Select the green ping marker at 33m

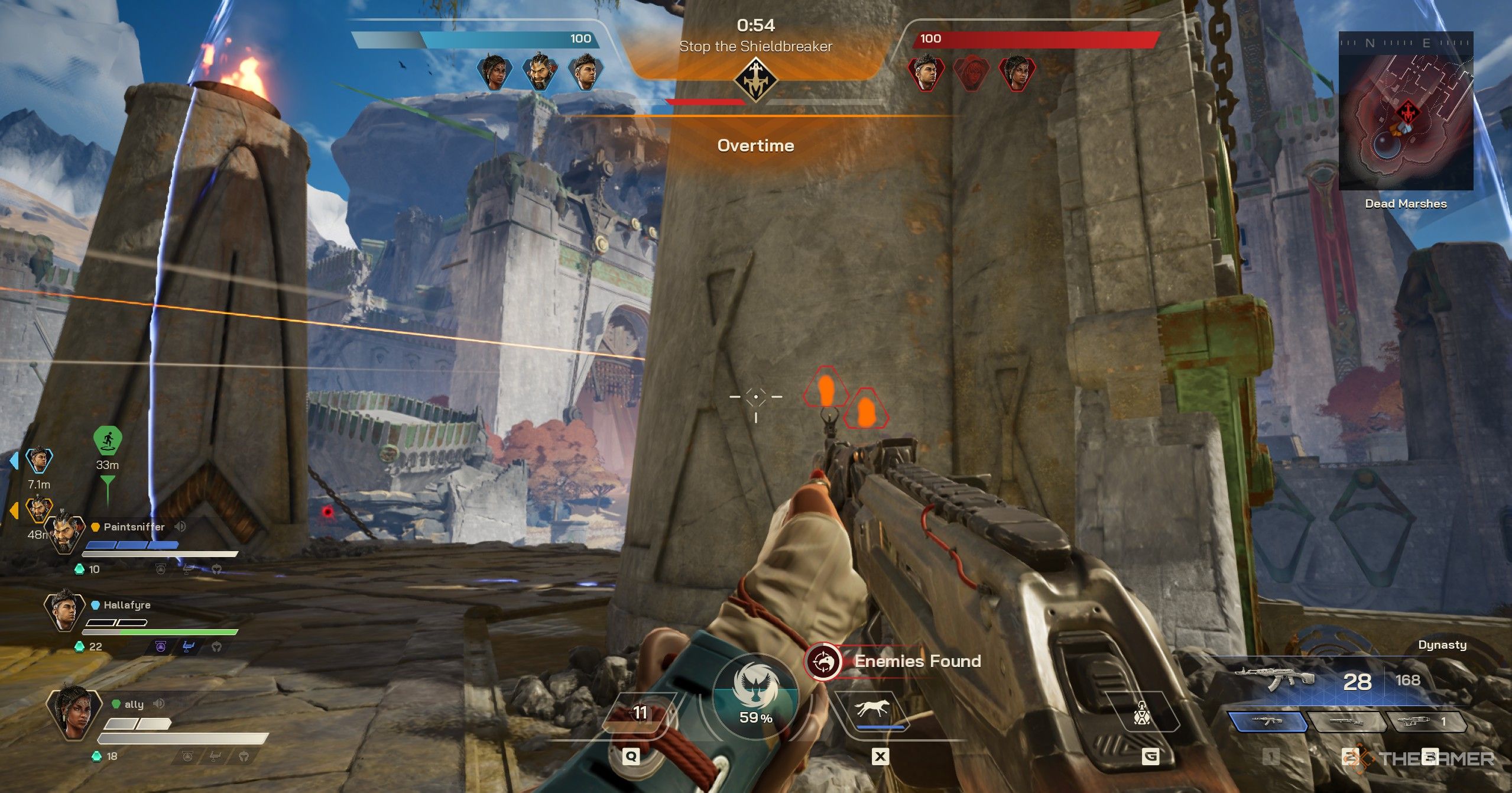pos(108,441)
